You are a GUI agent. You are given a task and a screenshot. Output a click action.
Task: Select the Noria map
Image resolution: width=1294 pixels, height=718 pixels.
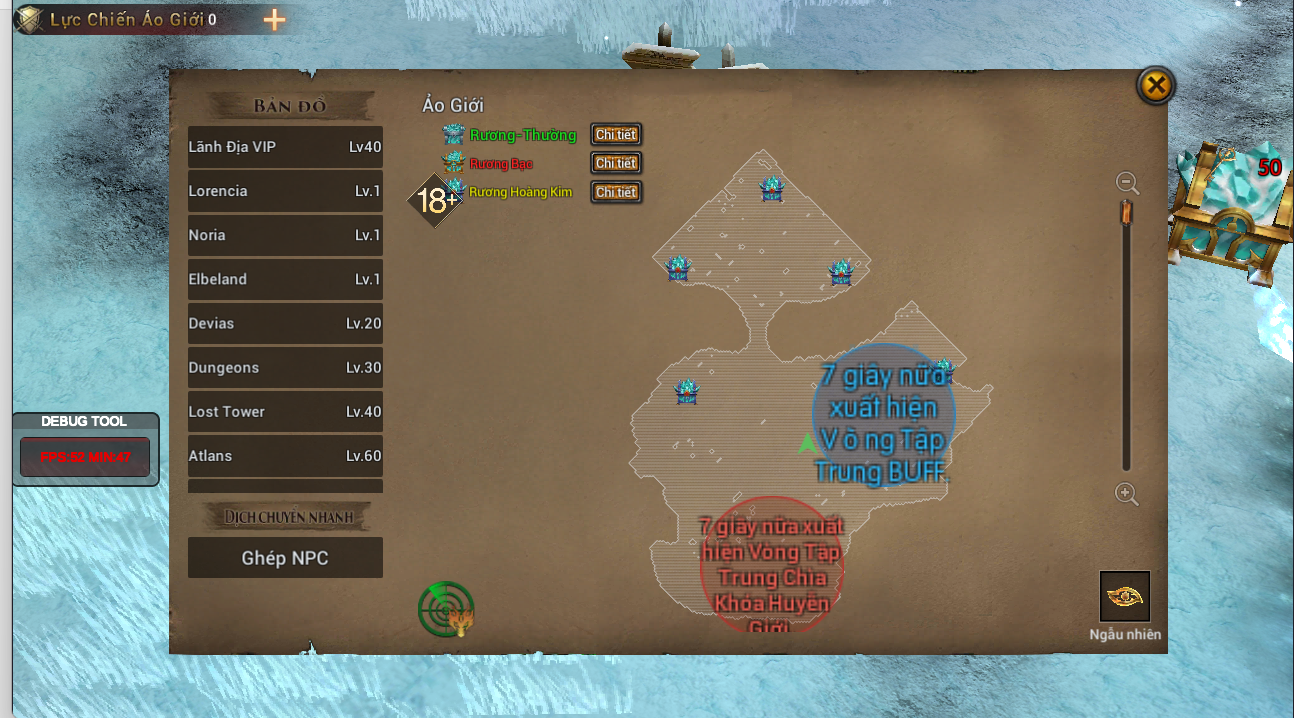(x=285, y=235)
